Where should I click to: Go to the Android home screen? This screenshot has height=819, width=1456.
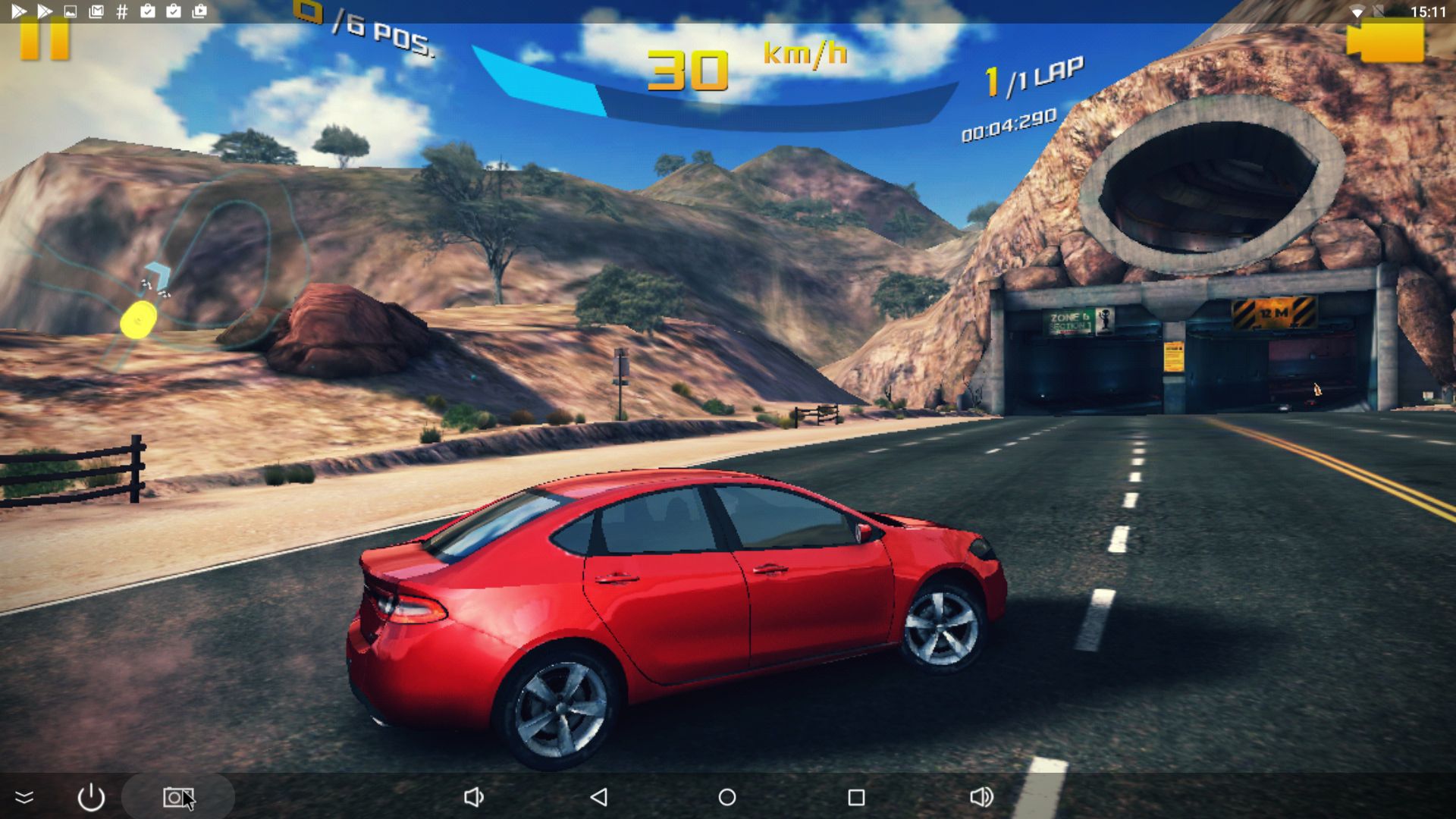click(x=727, y=797)
